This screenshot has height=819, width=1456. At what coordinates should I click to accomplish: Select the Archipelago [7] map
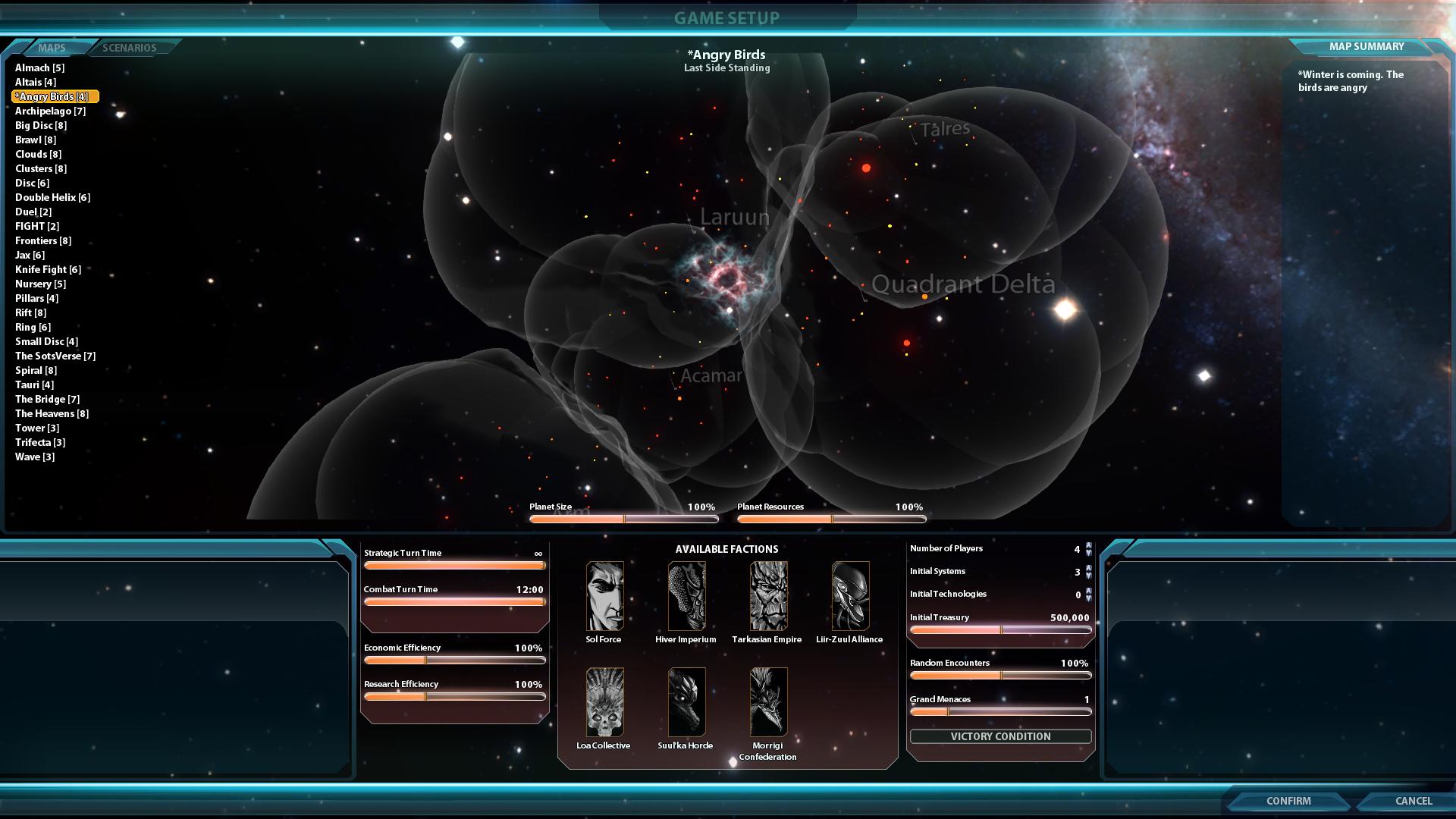click(50, 111)
